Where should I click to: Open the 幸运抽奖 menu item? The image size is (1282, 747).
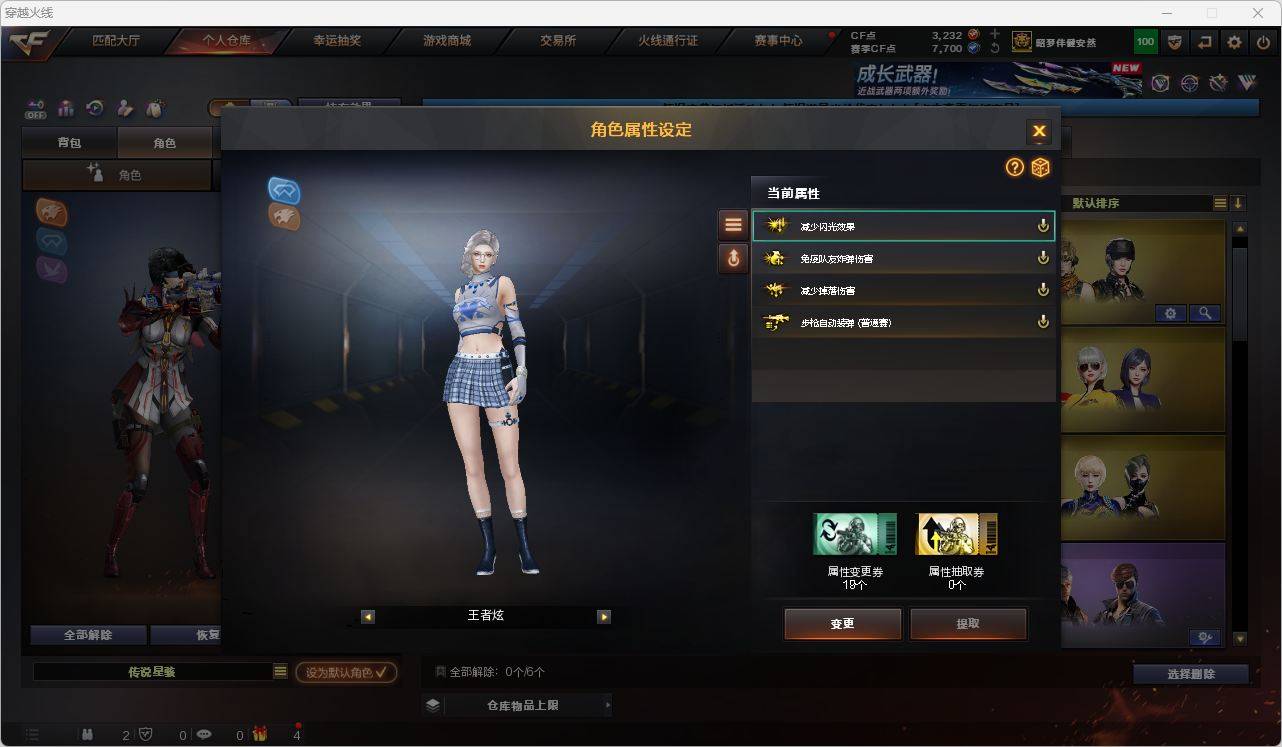(338, 41)
